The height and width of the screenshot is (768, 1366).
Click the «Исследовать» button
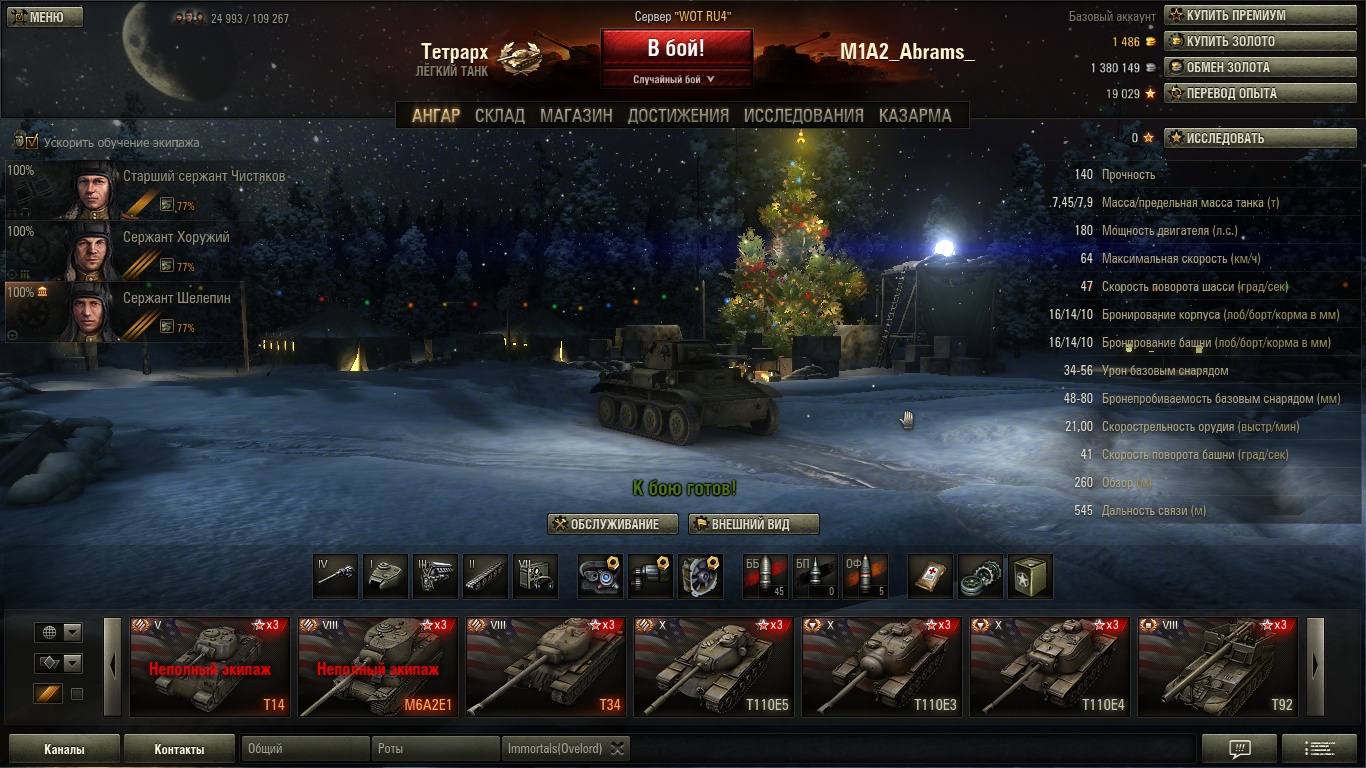click(1259, 138)
